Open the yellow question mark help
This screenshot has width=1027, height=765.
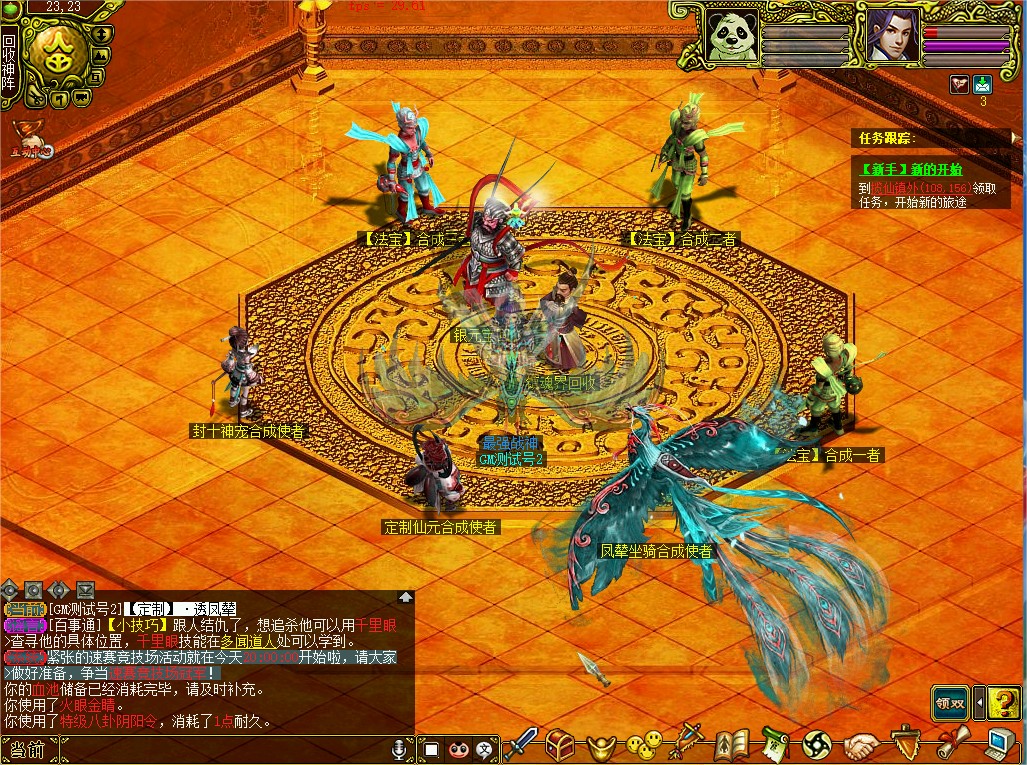pyautogui.click(x=1001, y=702)
